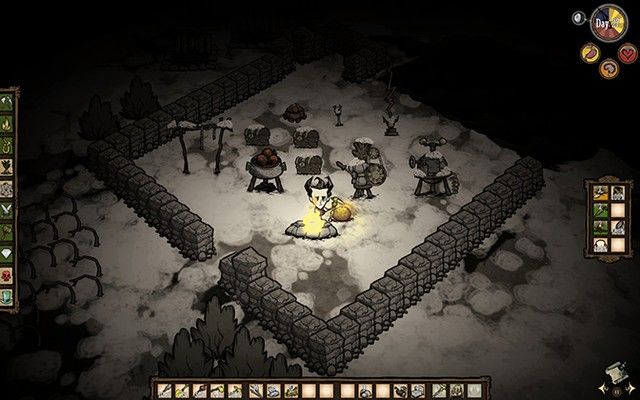Viewport: 640px width, 400px height.
Task: Switch to the Fight tab with crossed swords
Action: point(8,211)
